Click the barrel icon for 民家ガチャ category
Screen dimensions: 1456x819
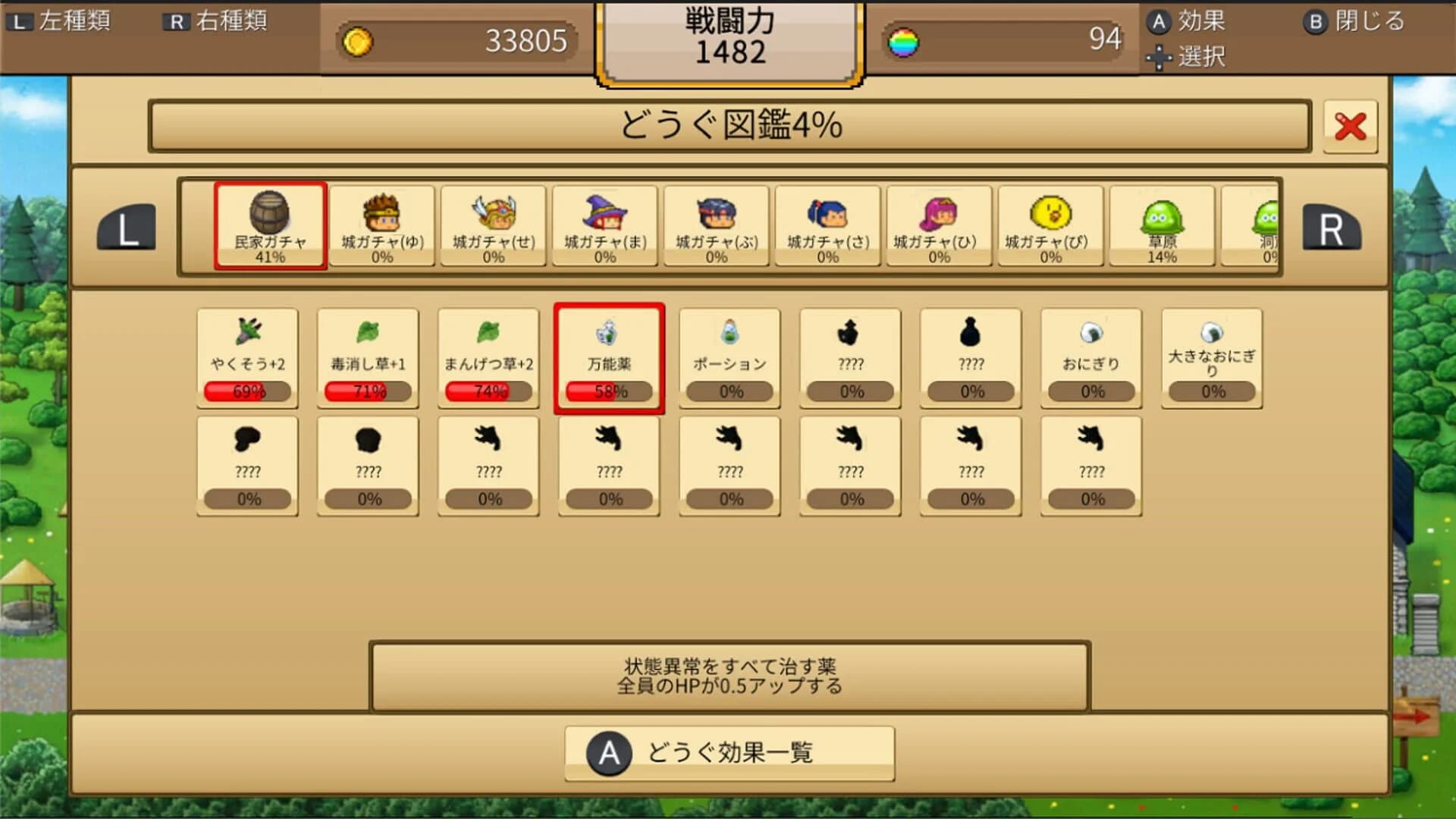(x=270, y=212)
